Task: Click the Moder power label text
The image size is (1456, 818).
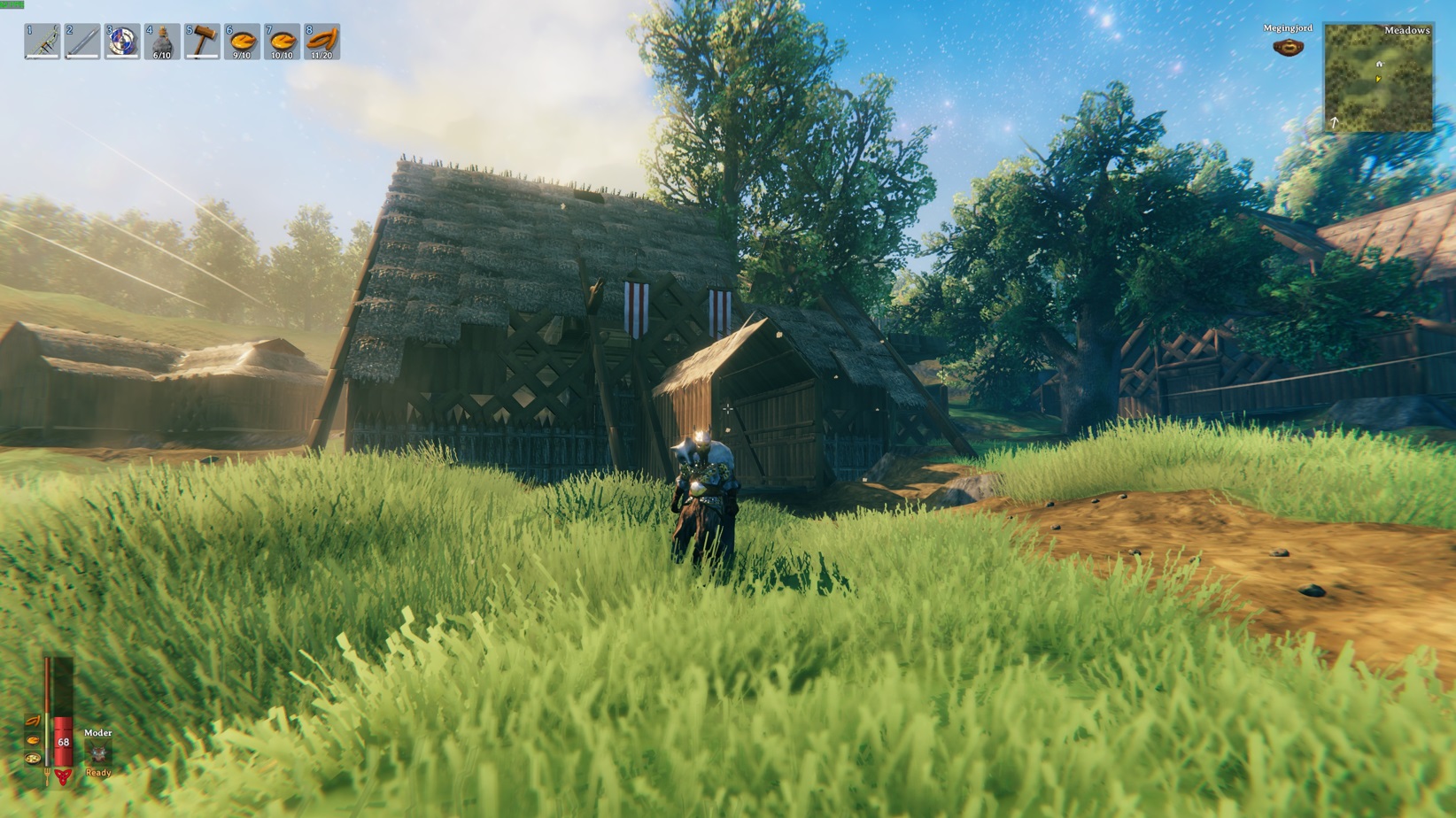Action: click(97, 733)
